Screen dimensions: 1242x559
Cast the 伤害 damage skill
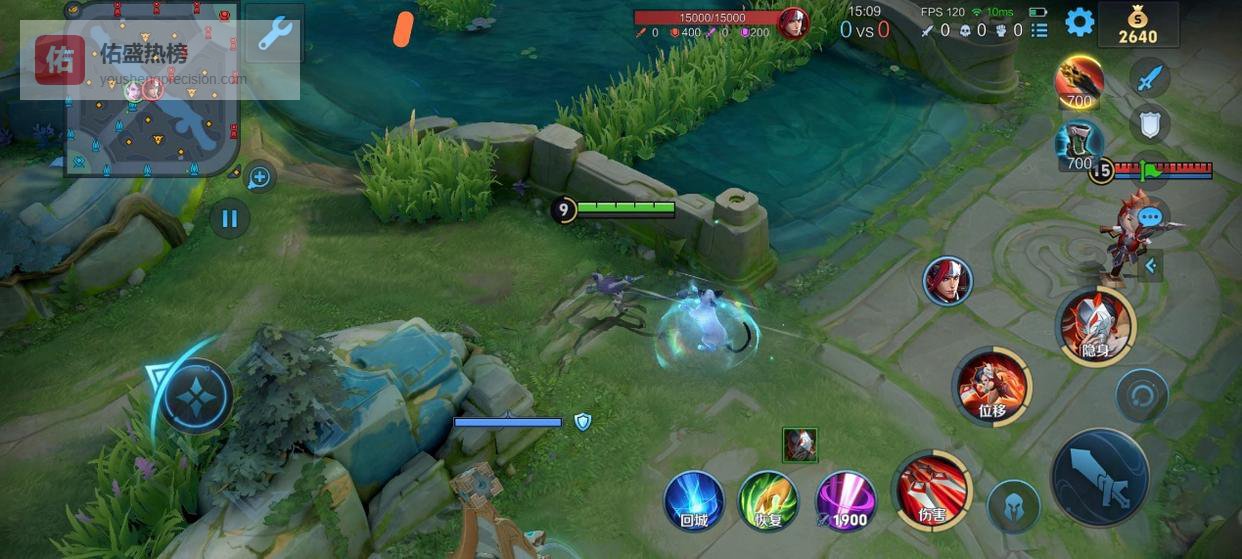click(931, 490)
